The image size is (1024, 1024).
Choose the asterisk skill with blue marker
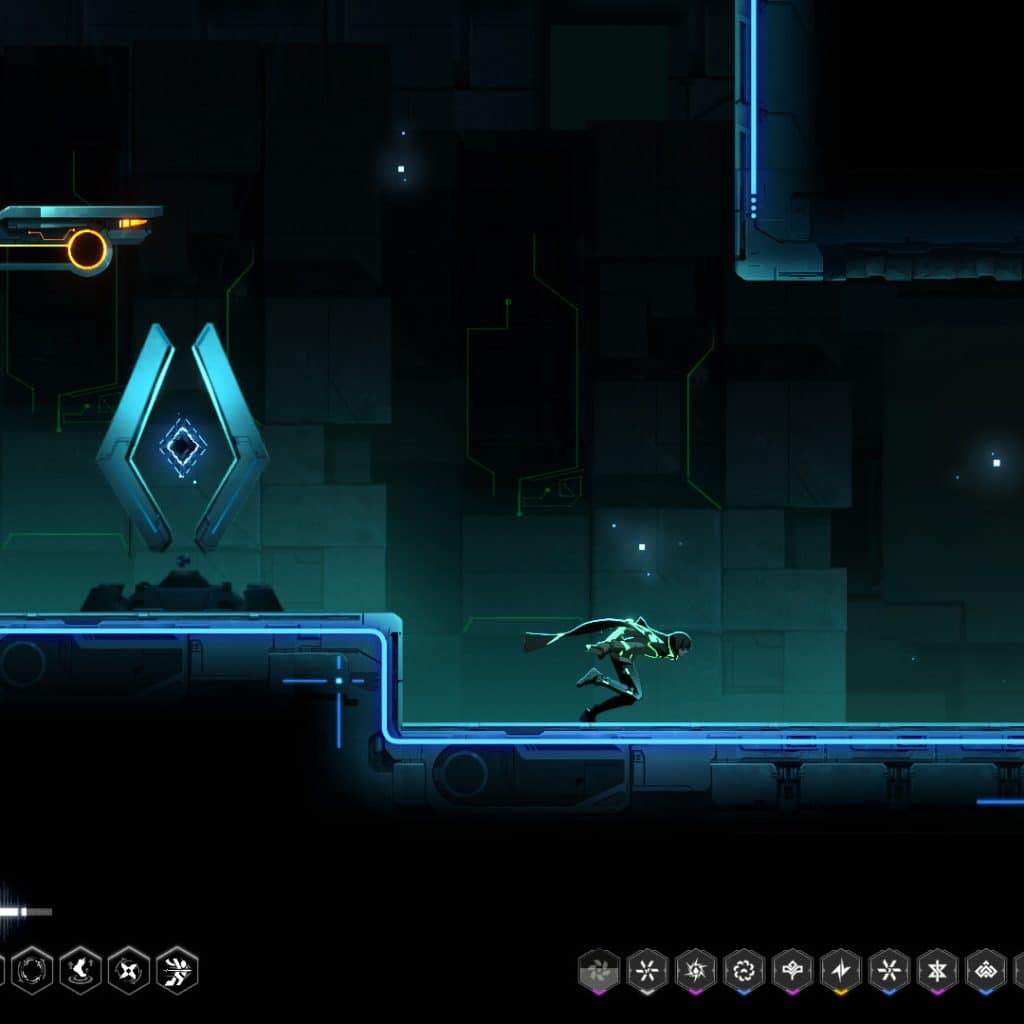(889, 970)
